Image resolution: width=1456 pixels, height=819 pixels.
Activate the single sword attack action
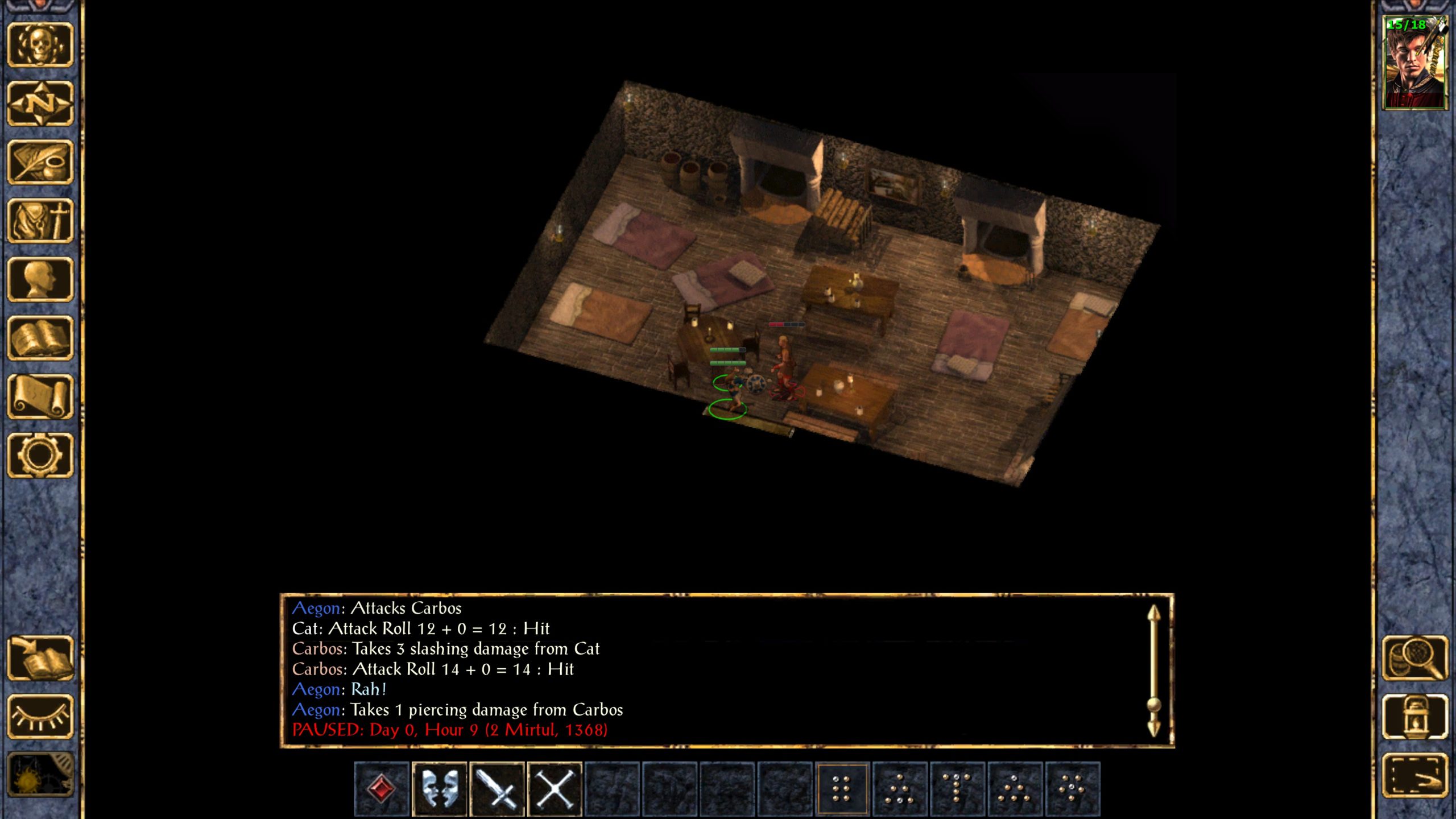click(497, 789)
